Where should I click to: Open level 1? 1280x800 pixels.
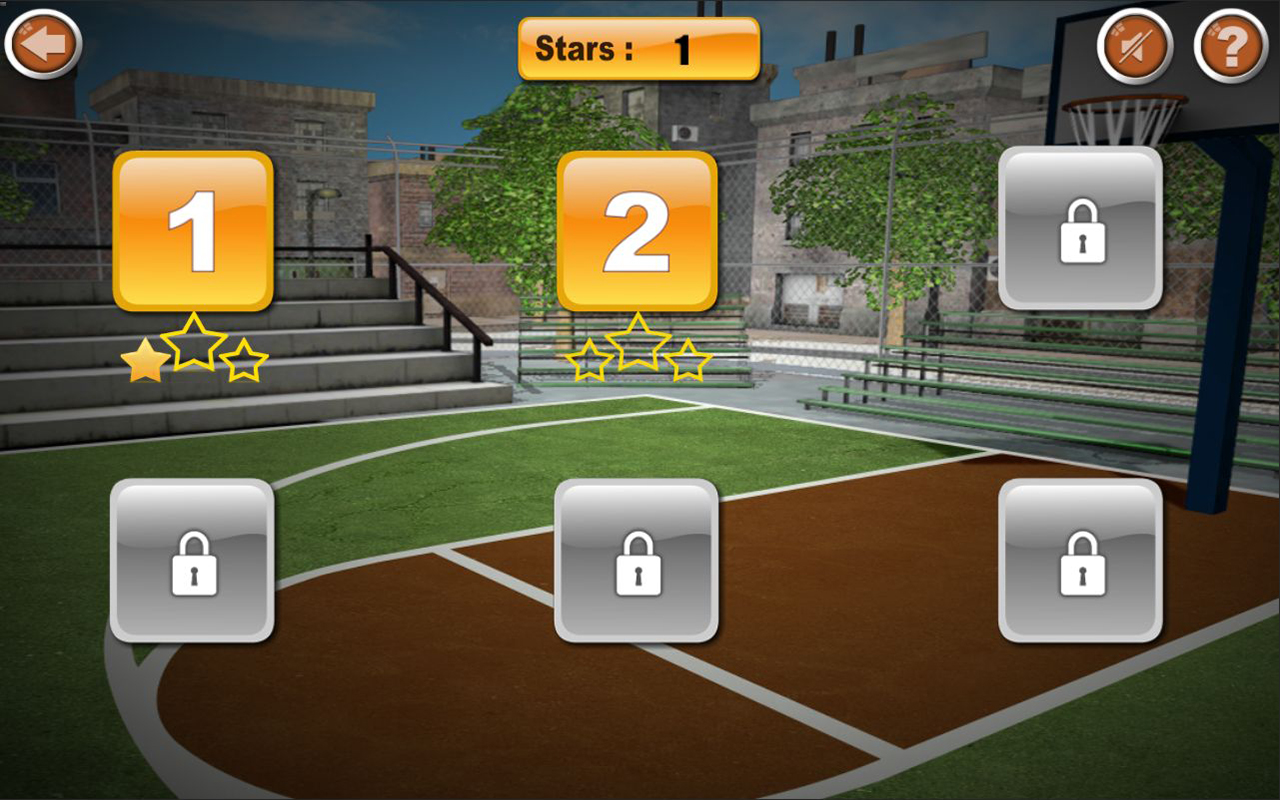coord(192,232)
